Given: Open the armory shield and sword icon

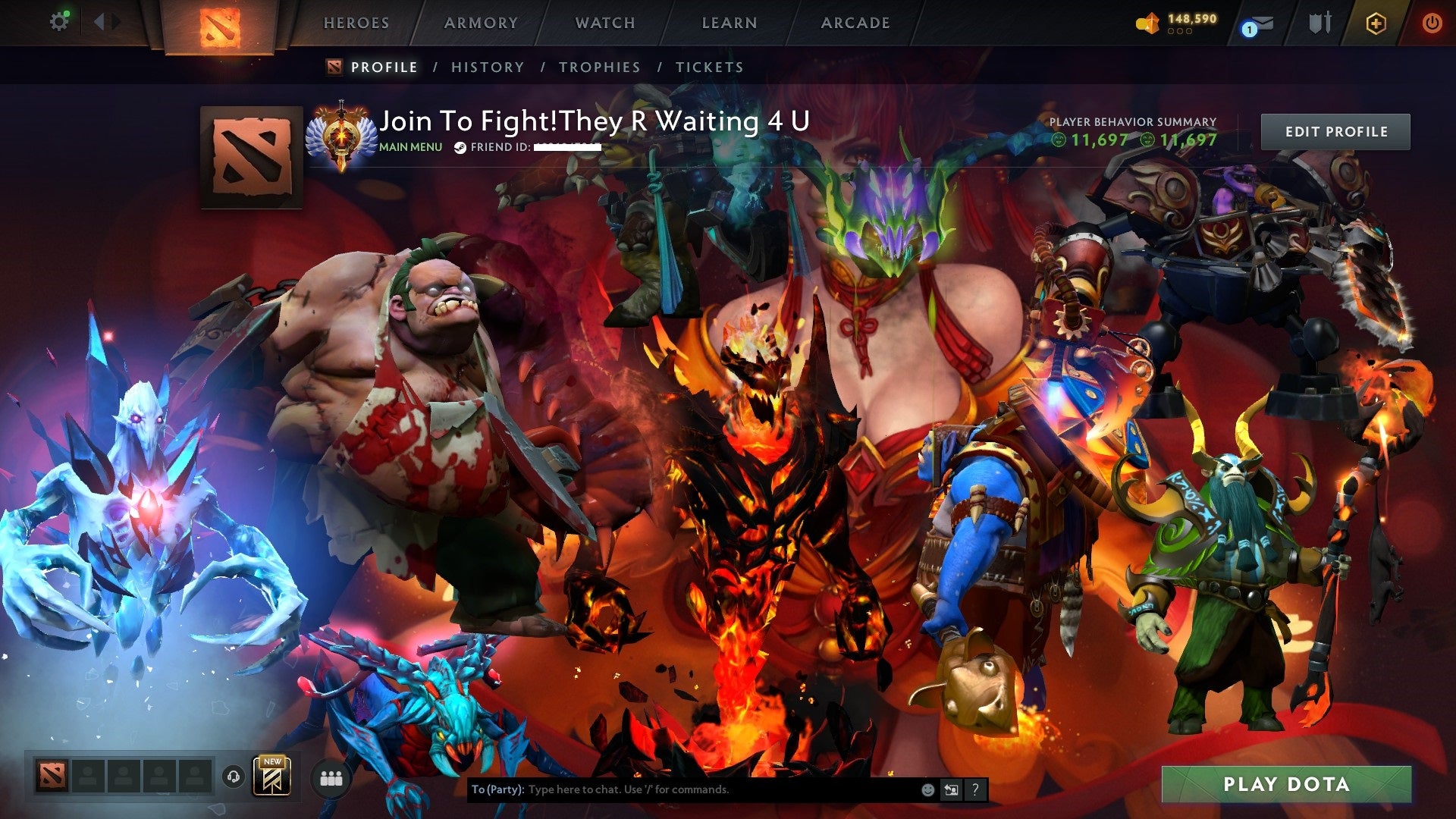Looking at the screenshot, I should coord(1319,22).
